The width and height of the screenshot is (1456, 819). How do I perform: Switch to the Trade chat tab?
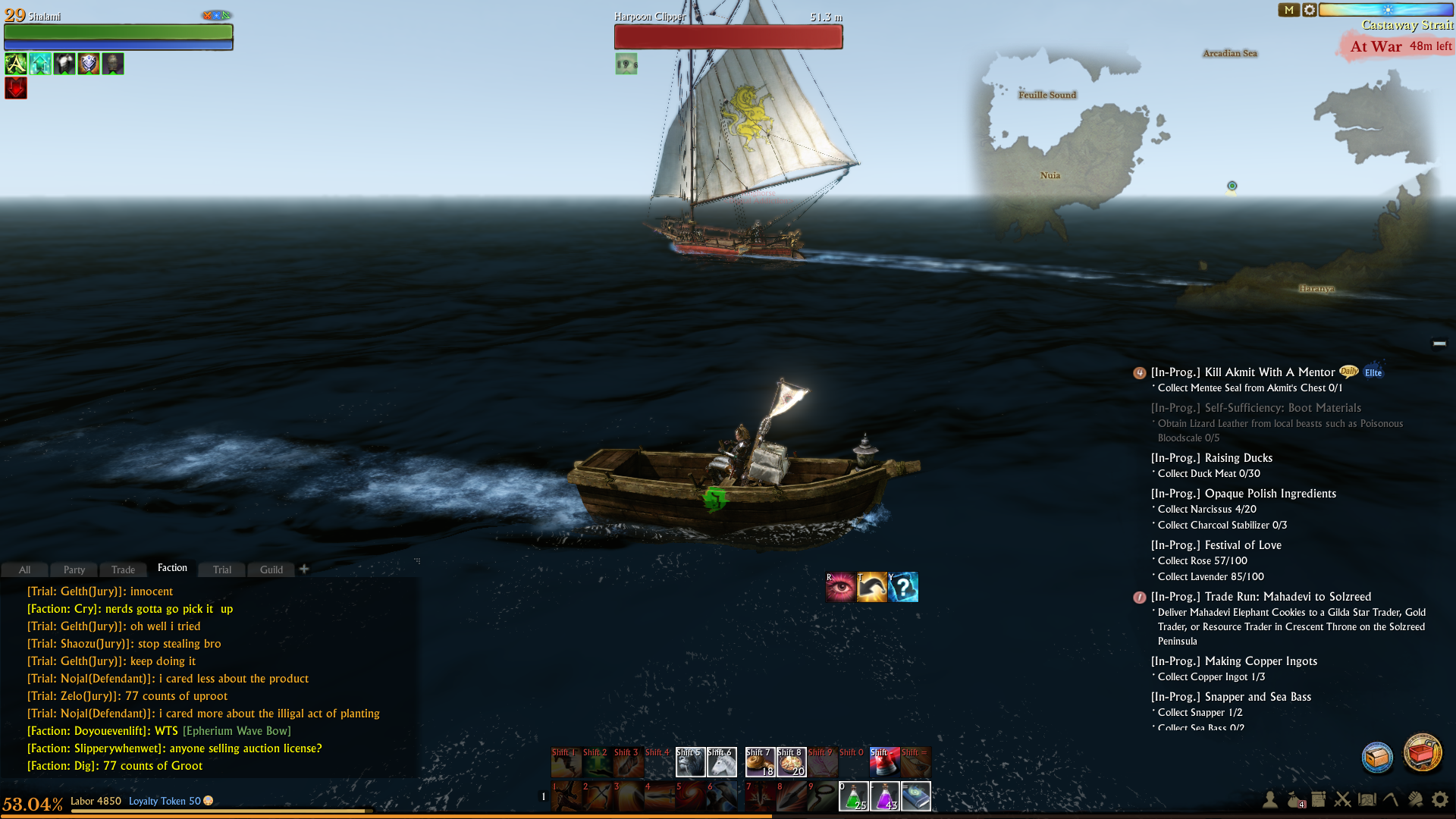(123, 570)
